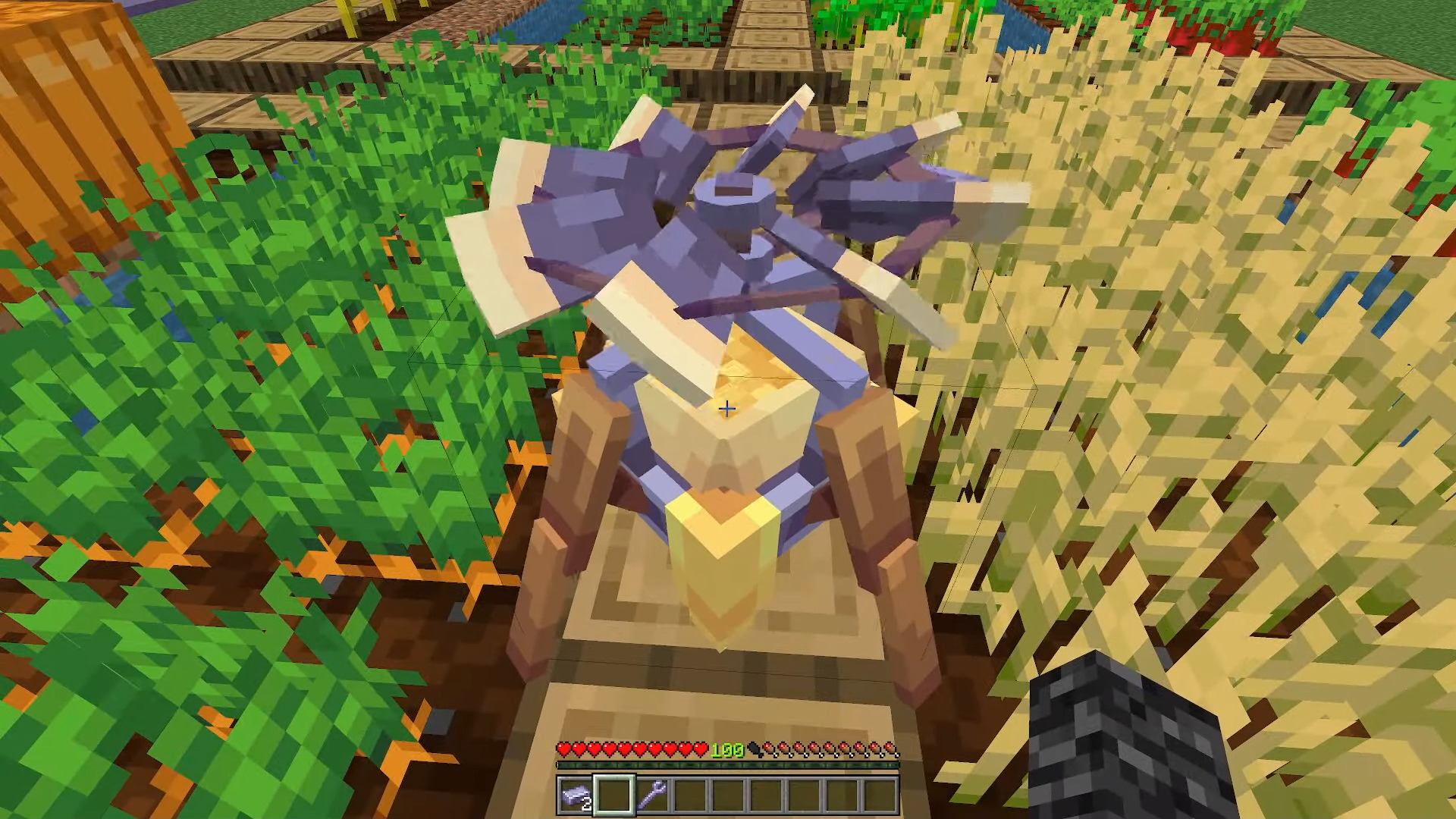Click the leftmost heart on the health bar

pos(565,749)
